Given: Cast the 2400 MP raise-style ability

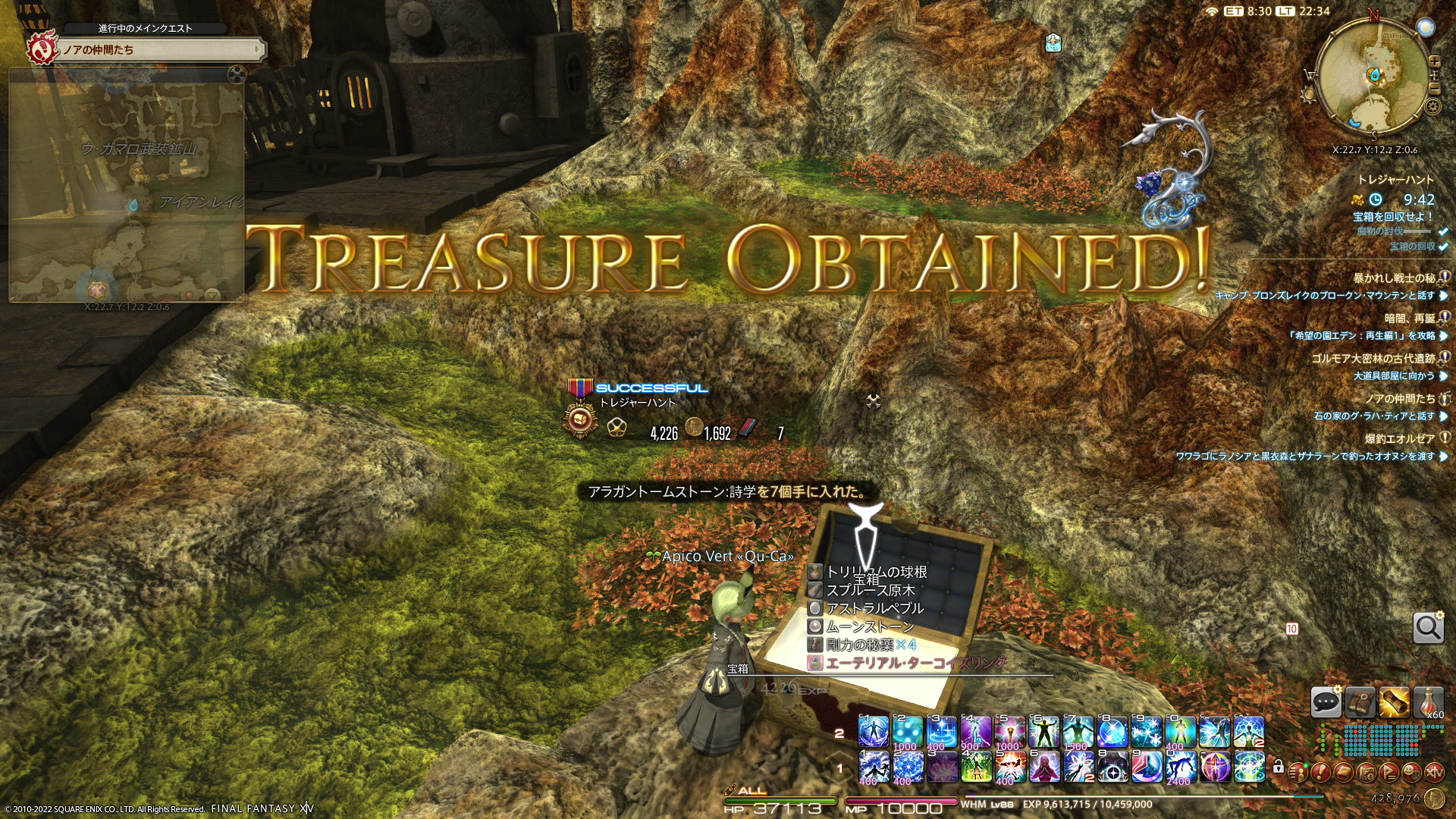Looking at the screenshot, I should pos(1181,767).
